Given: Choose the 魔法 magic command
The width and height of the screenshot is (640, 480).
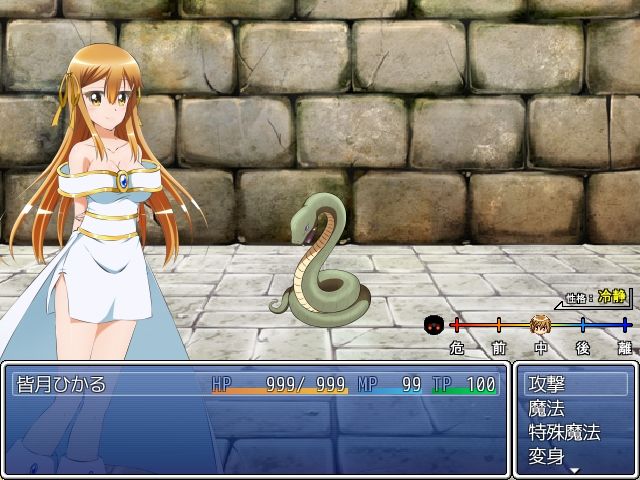Looking at the screenshot, I should click(574, 408).
